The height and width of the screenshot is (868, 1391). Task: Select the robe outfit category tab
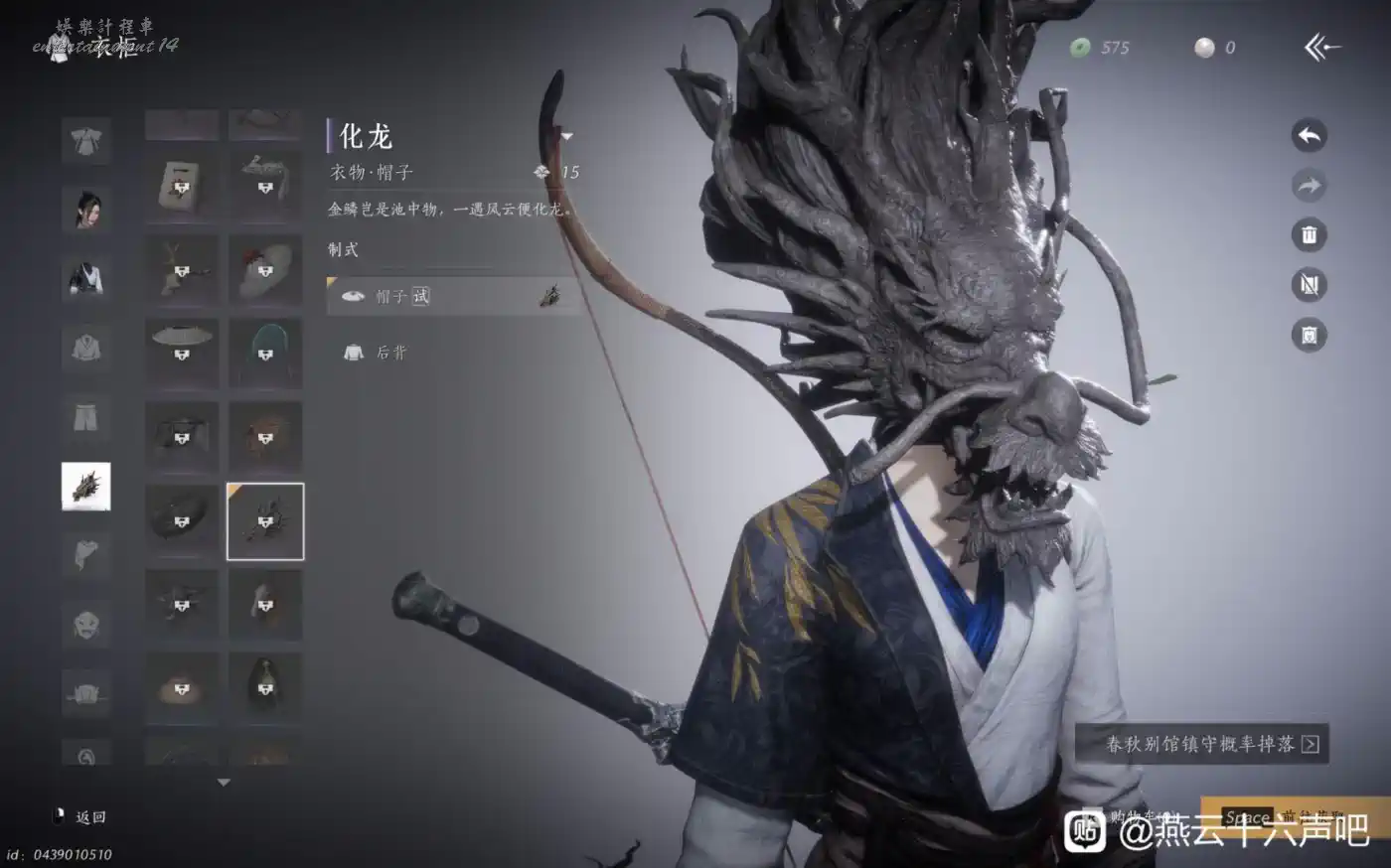pyautogui.click(x=86, y=140)
